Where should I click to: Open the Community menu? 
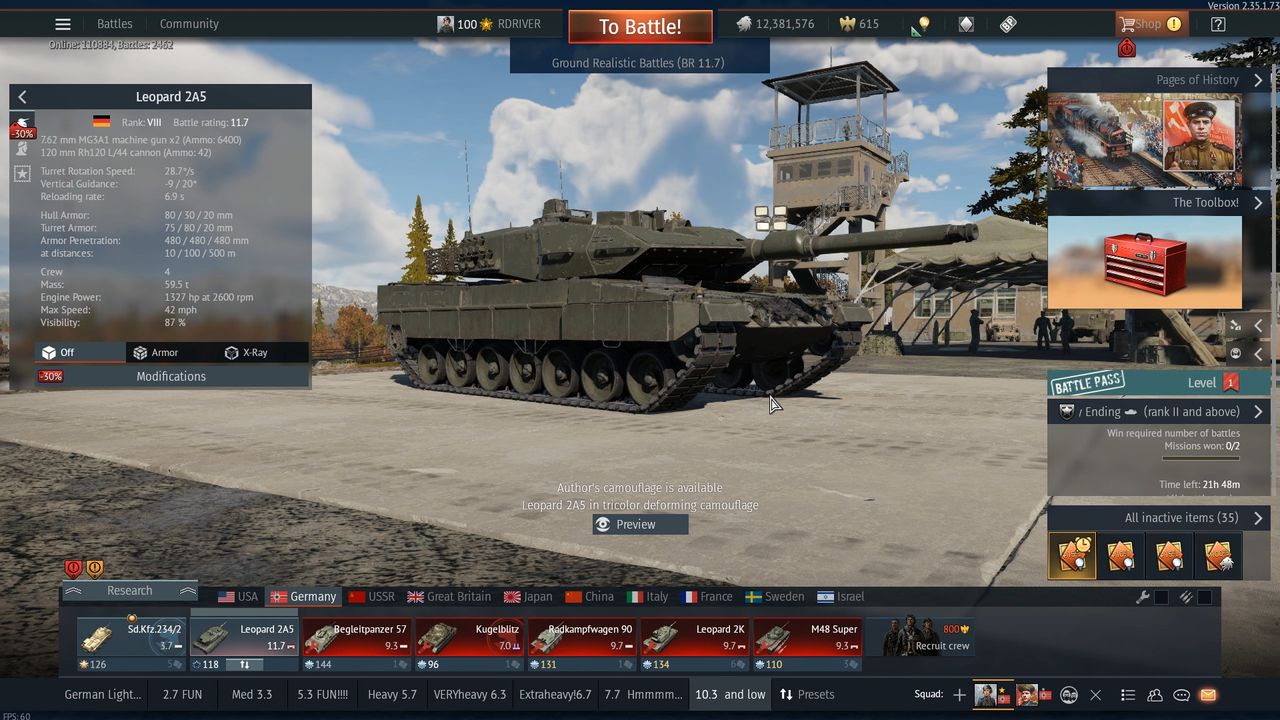pyautogui.click(x=189, y=24)
